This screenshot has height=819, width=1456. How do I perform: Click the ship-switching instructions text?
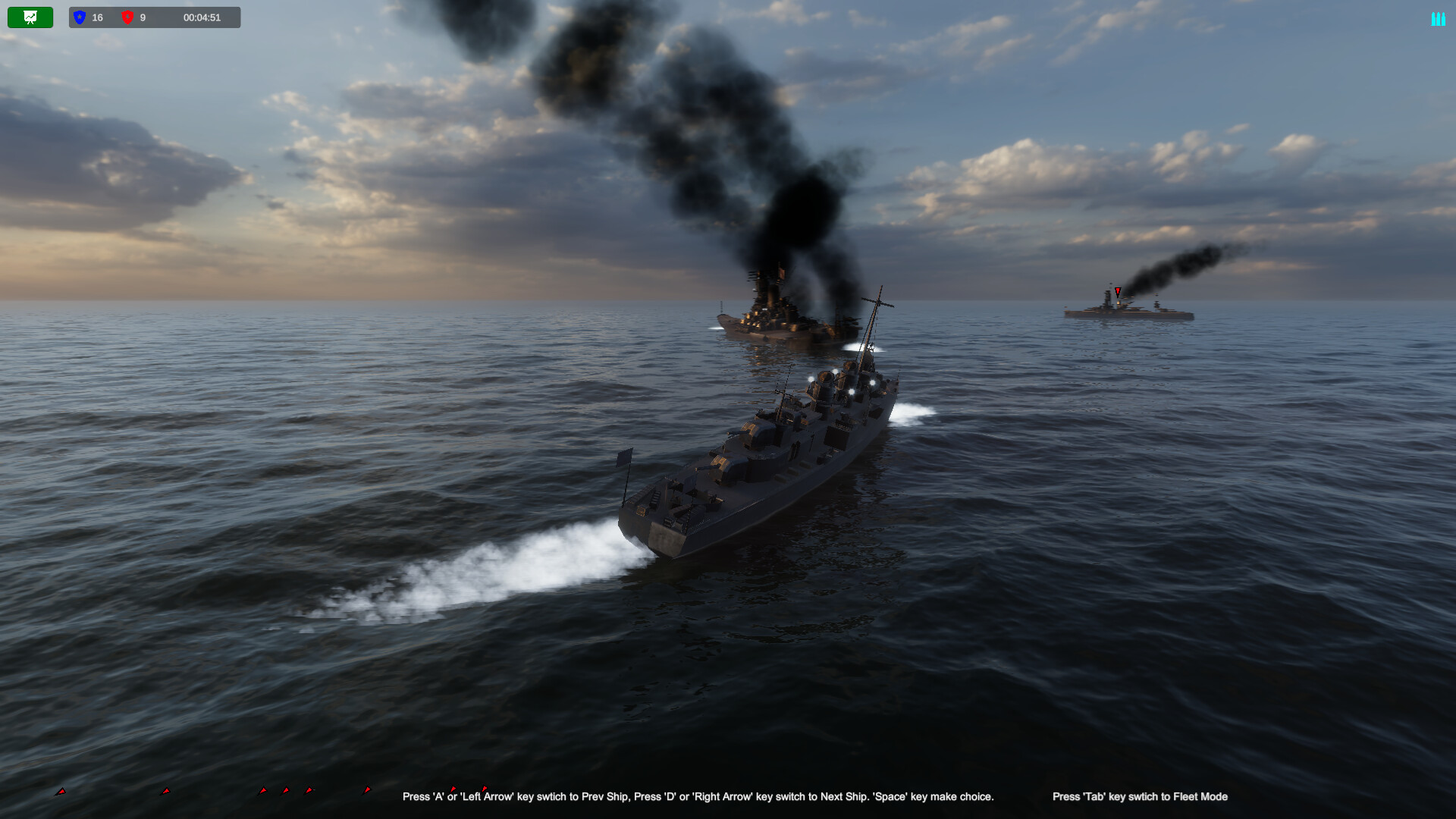(698, 797)
